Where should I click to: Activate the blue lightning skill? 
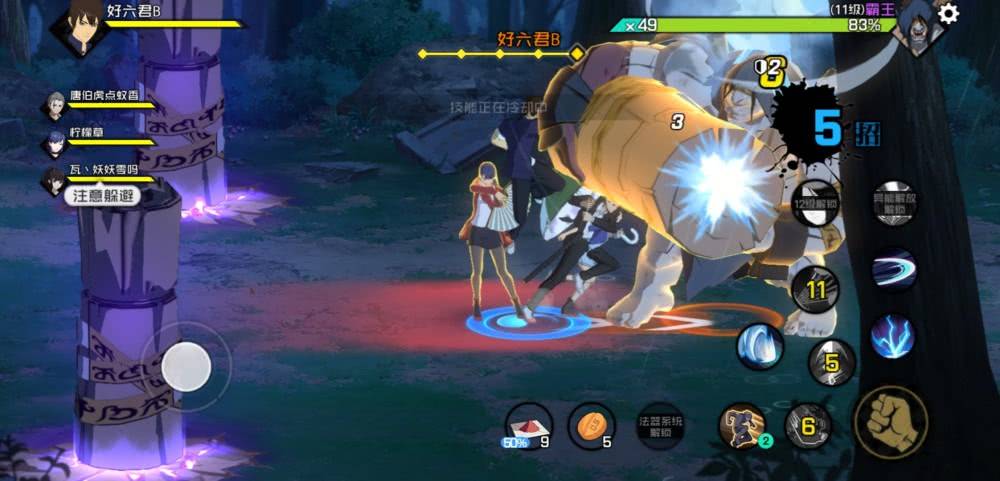[892, 336]
